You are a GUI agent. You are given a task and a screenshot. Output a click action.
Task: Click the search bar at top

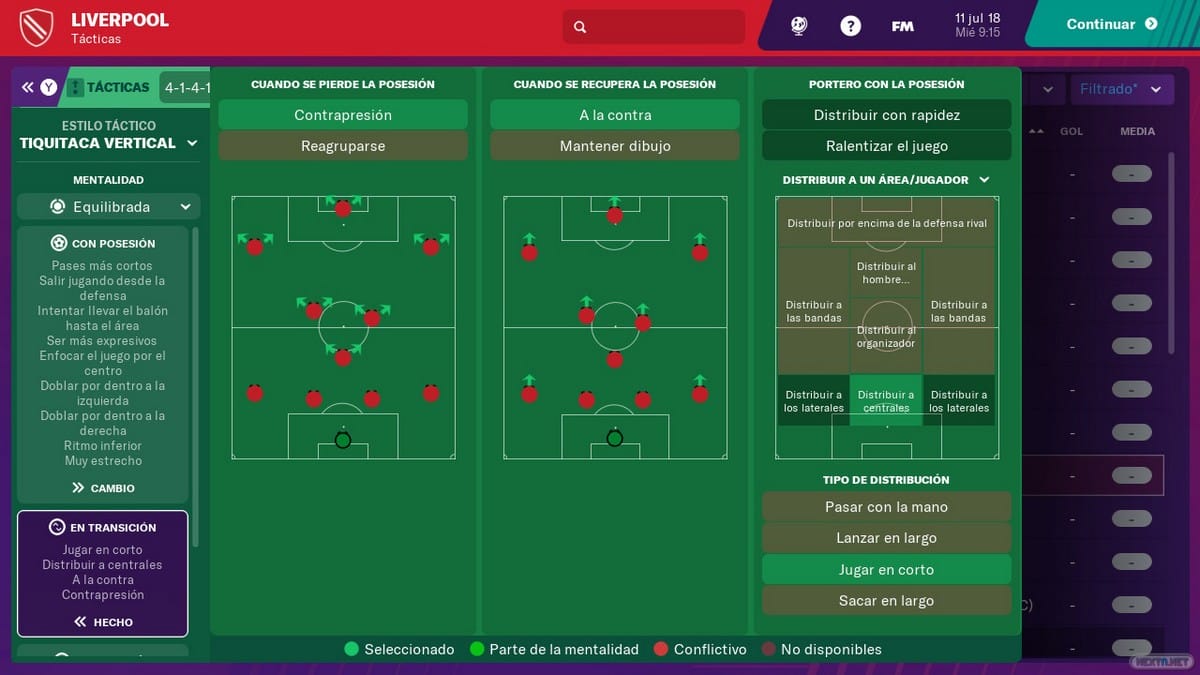654,27
